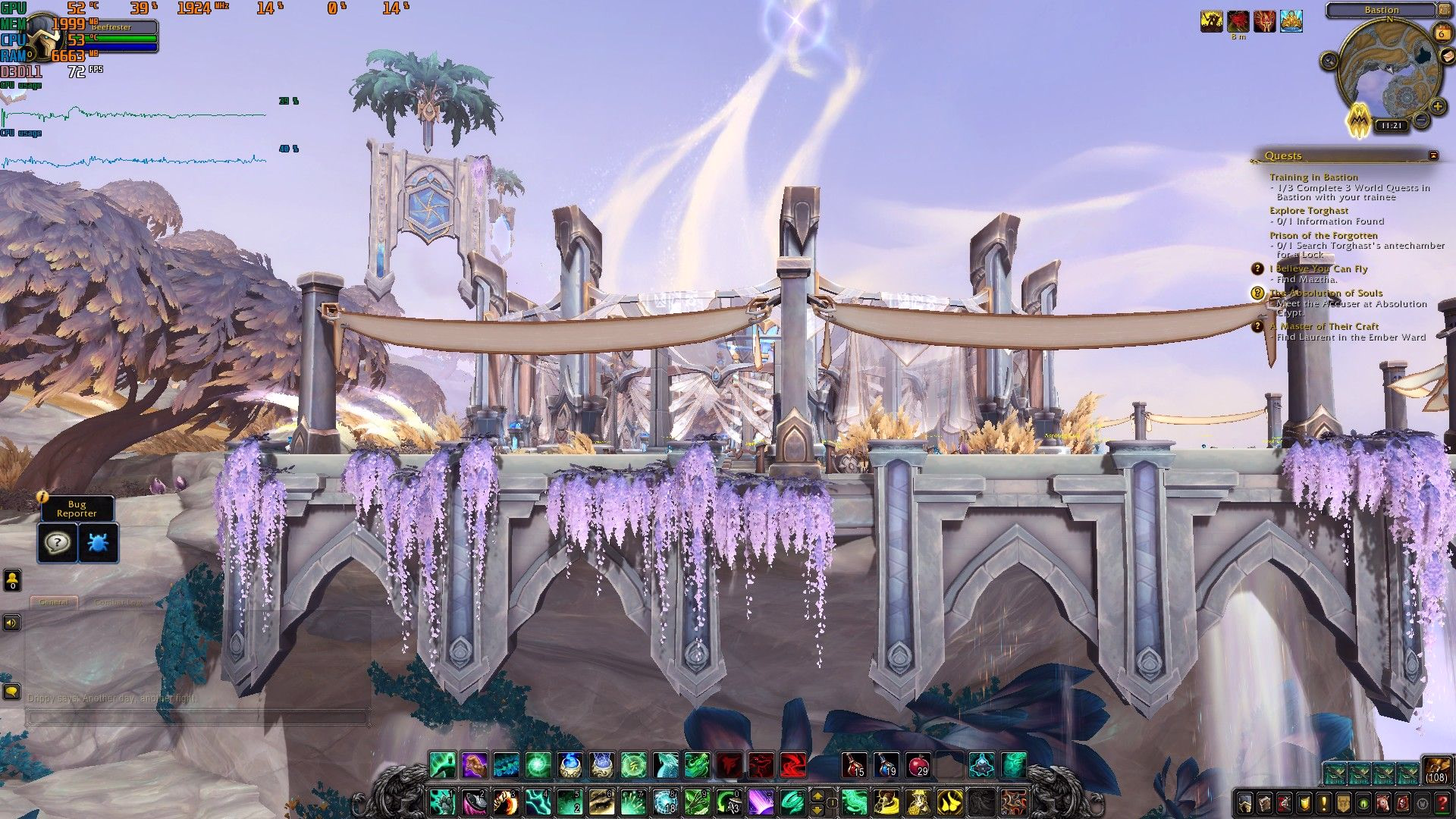This screenshot has height=819, width=1456.
Task: Cast the purple beam ability on the action bar
Action: pyautogui.click(x=760, y=802)
